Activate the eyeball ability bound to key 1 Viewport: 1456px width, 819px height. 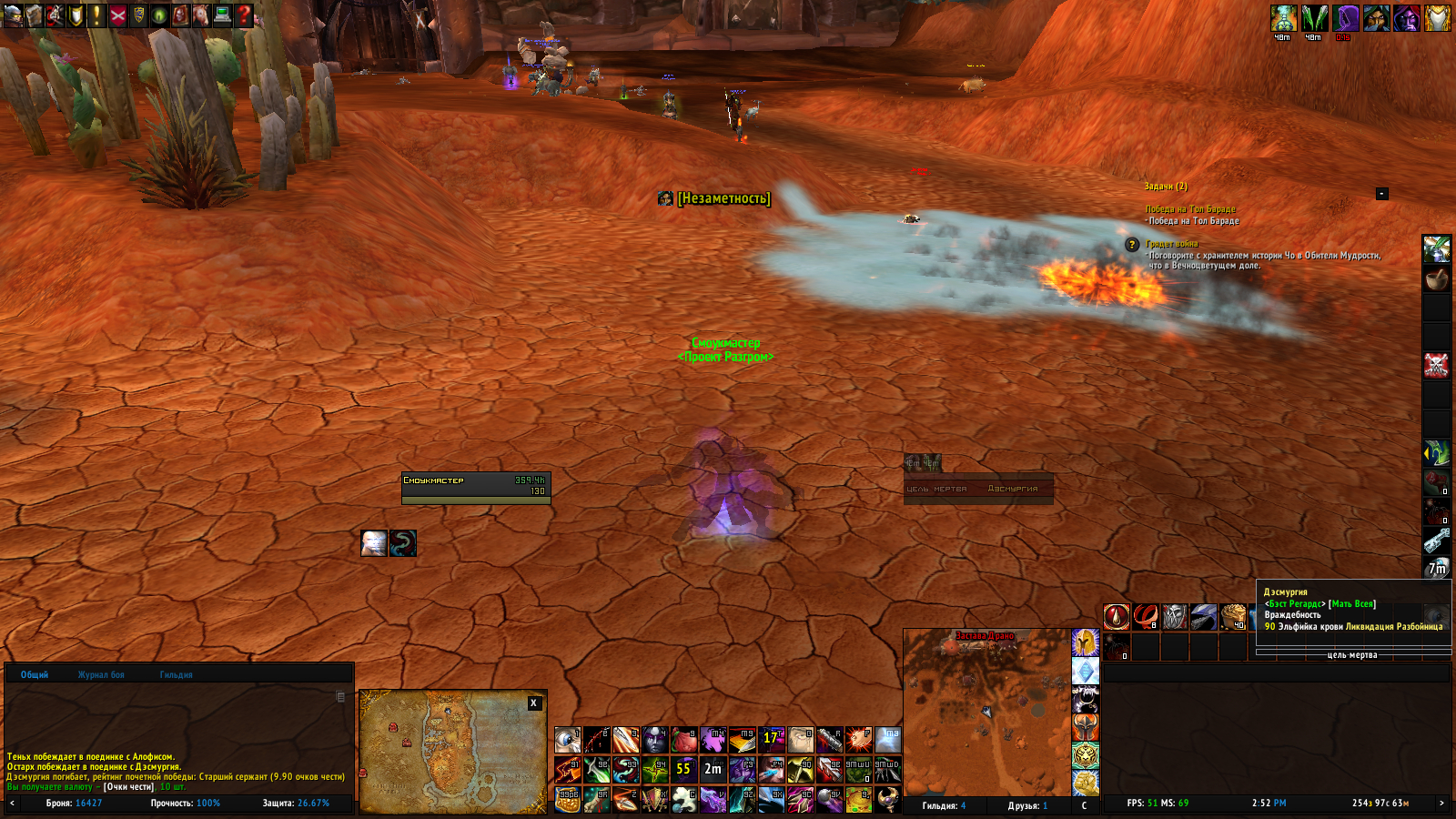point(568,740)
